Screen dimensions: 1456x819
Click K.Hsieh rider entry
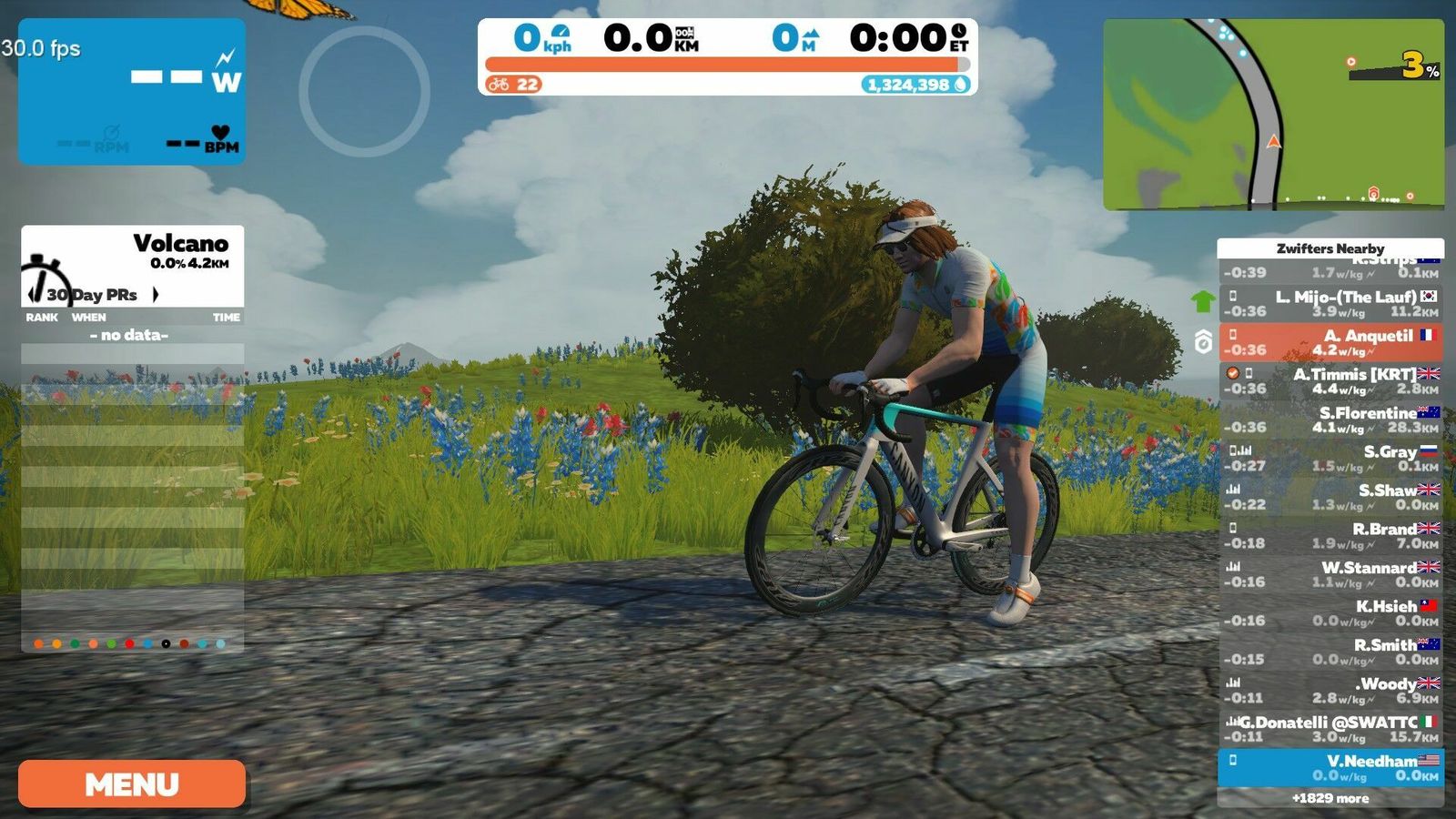[x=1330, y=612]
